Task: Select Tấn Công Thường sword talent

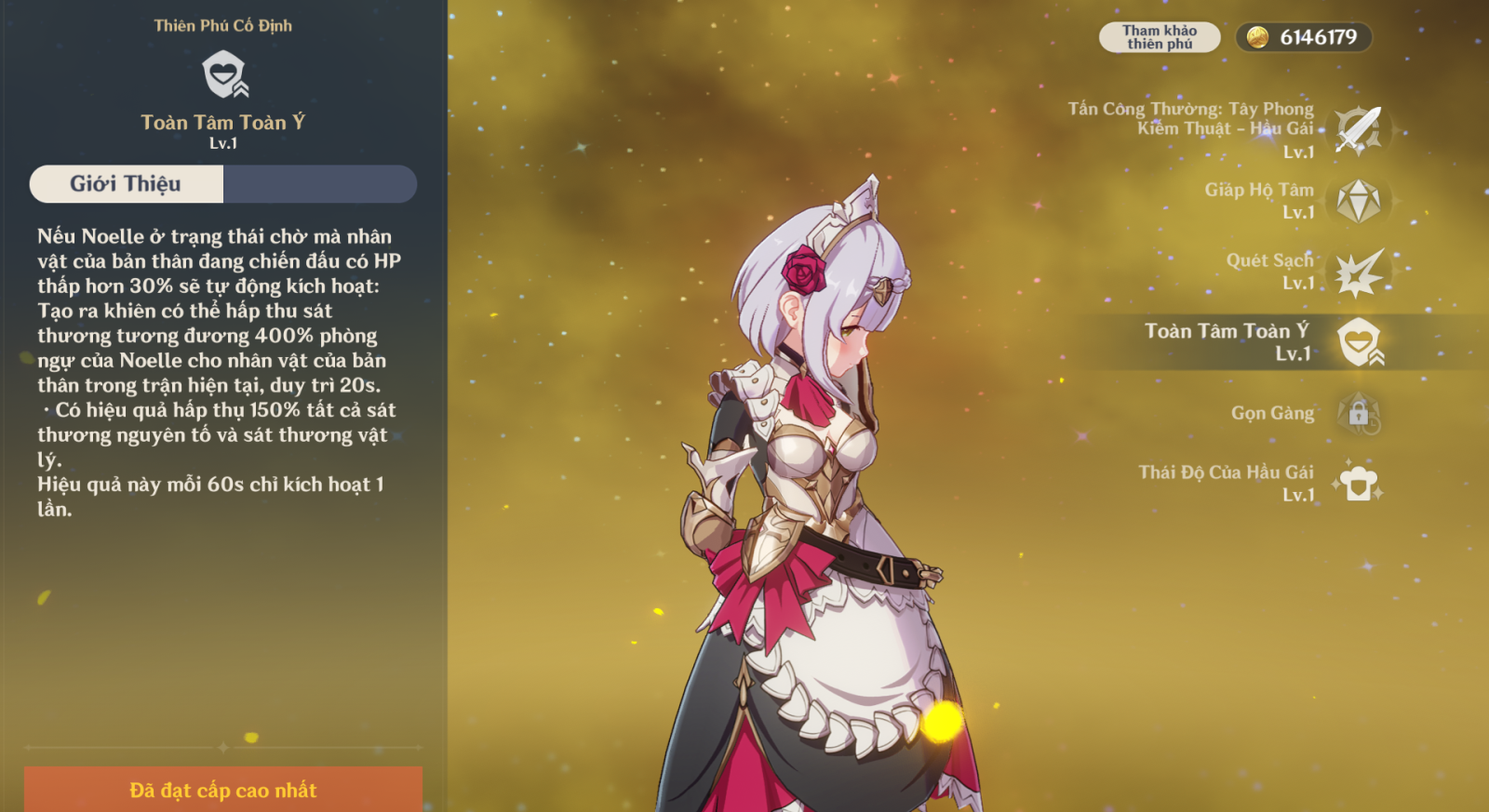Action: [1358, 129]
